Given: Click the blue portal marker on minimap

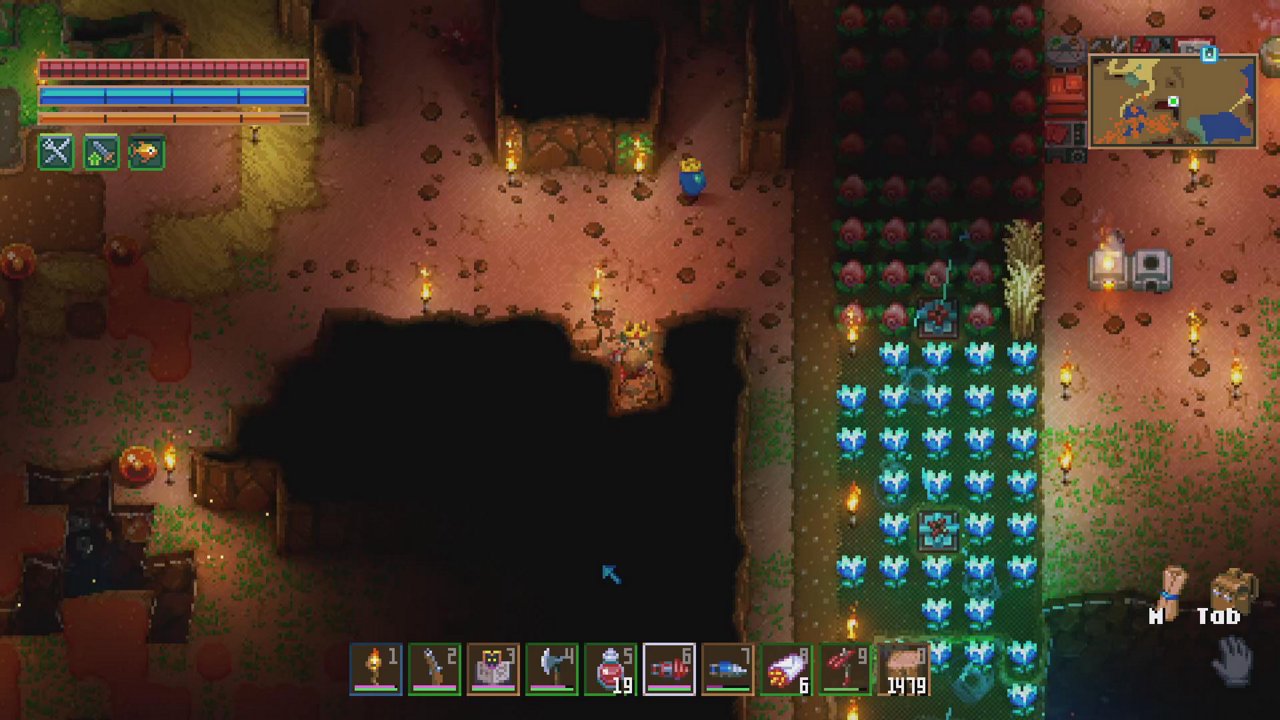Looking at the screenshot, I should coord(1209,54).
